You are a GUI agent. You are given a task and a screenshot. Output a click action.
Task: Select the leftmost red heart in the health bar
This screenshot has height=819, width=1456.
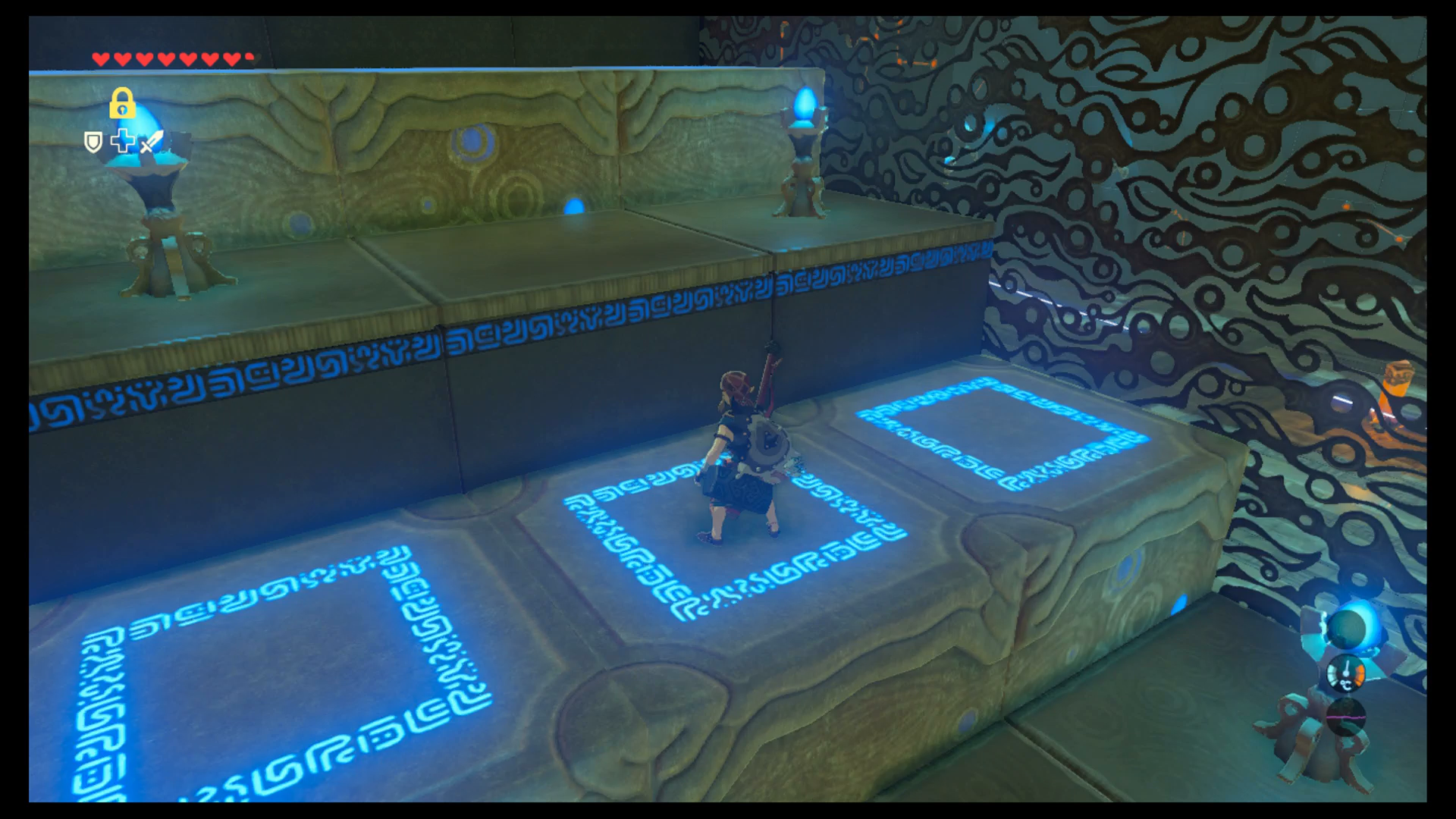tap(100, 58)
